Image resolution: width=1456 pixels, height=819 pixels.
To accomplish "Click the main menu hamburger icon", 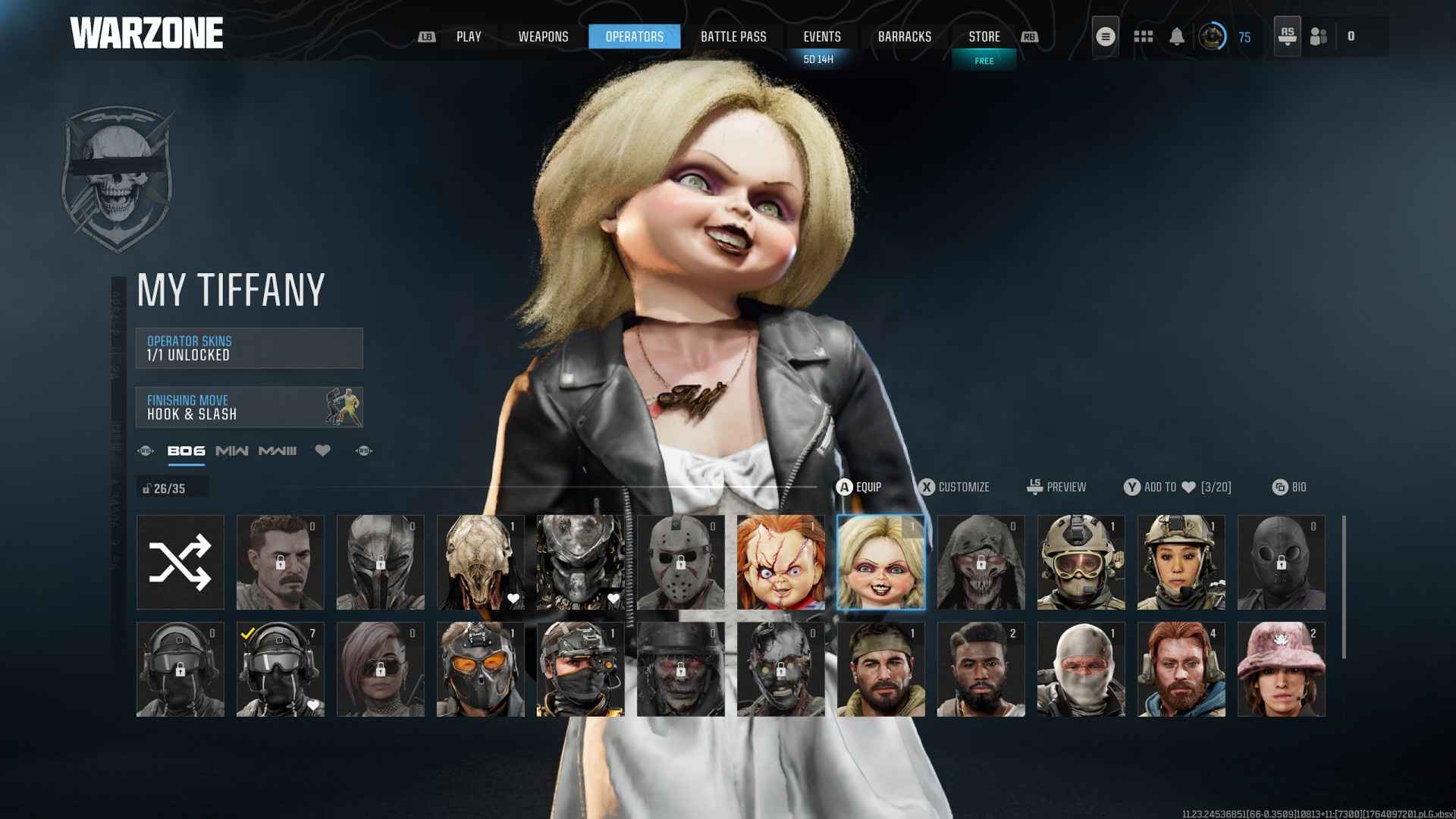I will coord(1105,35).
